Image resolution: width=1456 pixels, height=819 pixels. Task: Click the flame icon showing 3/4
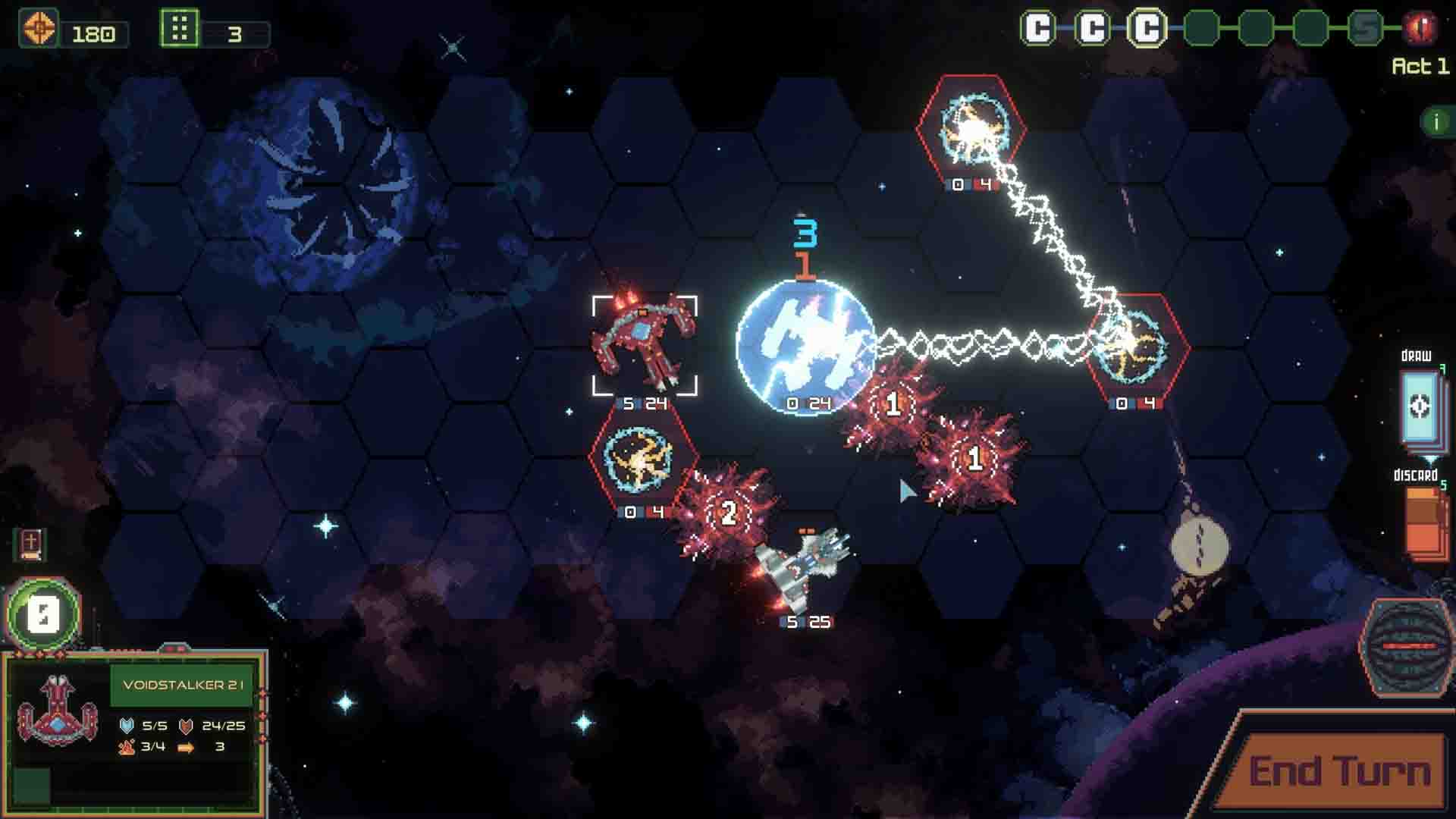tap(127, 747)
